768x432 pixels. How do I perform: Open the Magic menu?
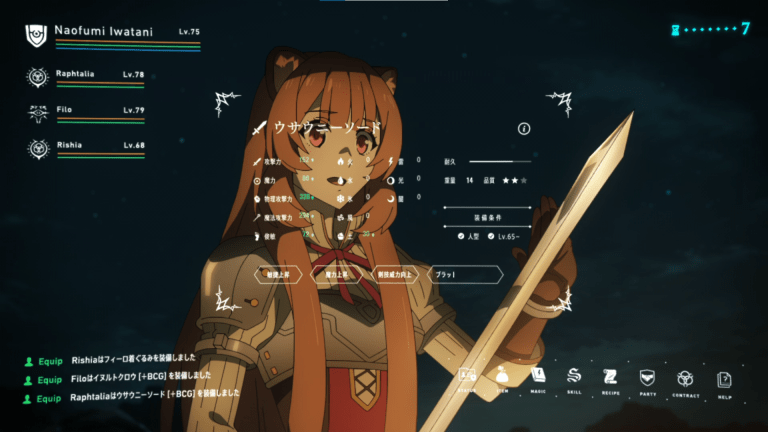click(538, 378)
